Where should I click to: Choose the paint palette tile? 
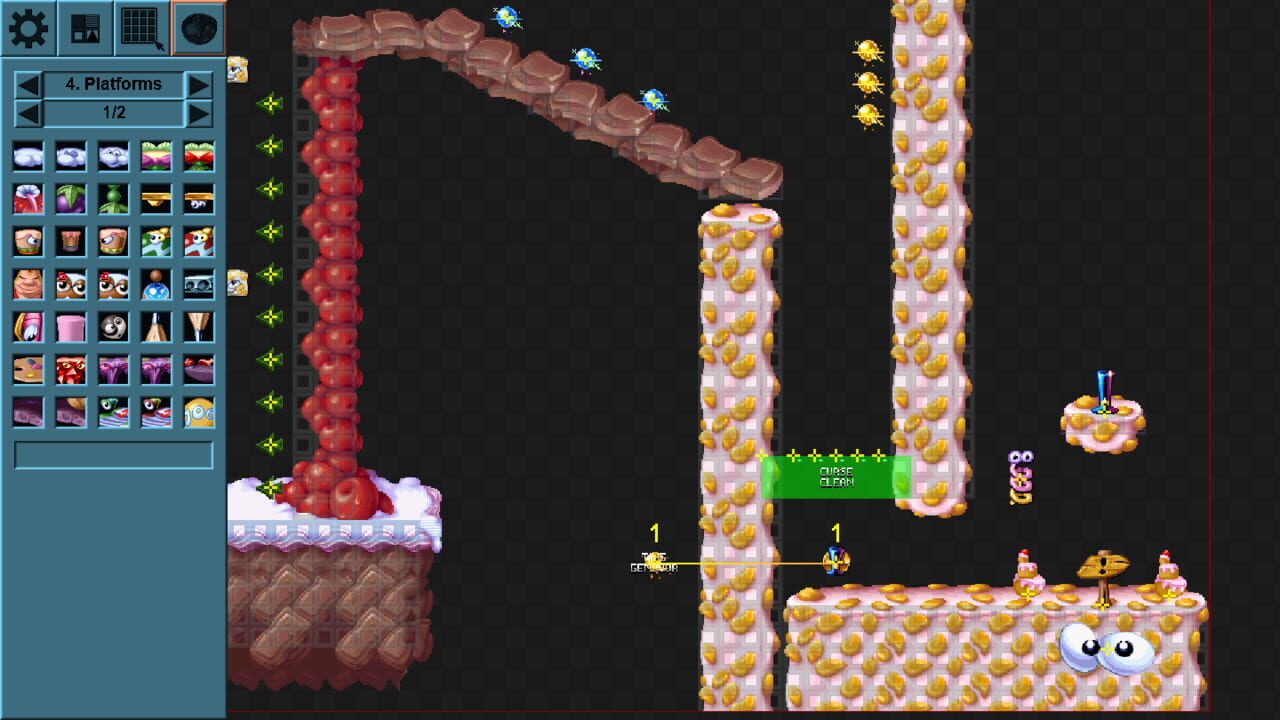[27, 367]
